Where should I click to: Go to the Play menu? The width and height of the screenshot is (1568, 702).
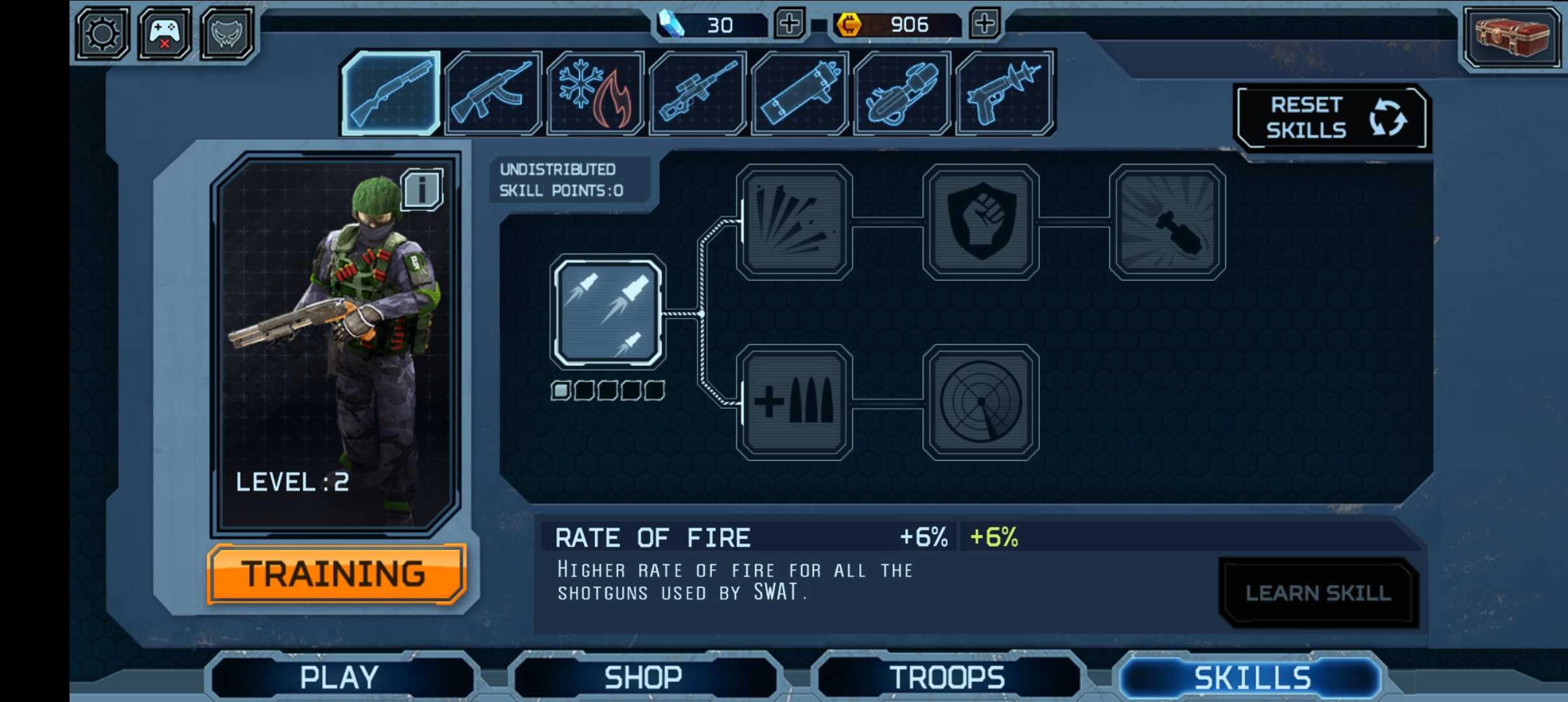(x=339, y=677)
